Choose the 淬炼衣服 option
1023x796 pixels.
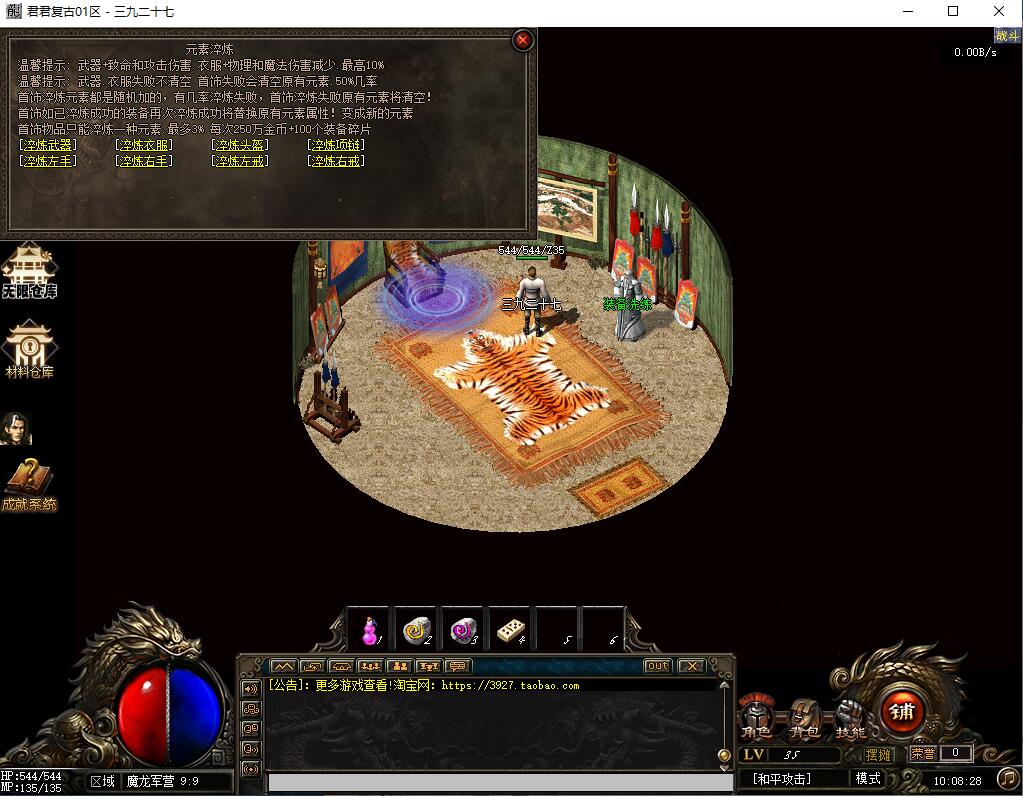144,145
